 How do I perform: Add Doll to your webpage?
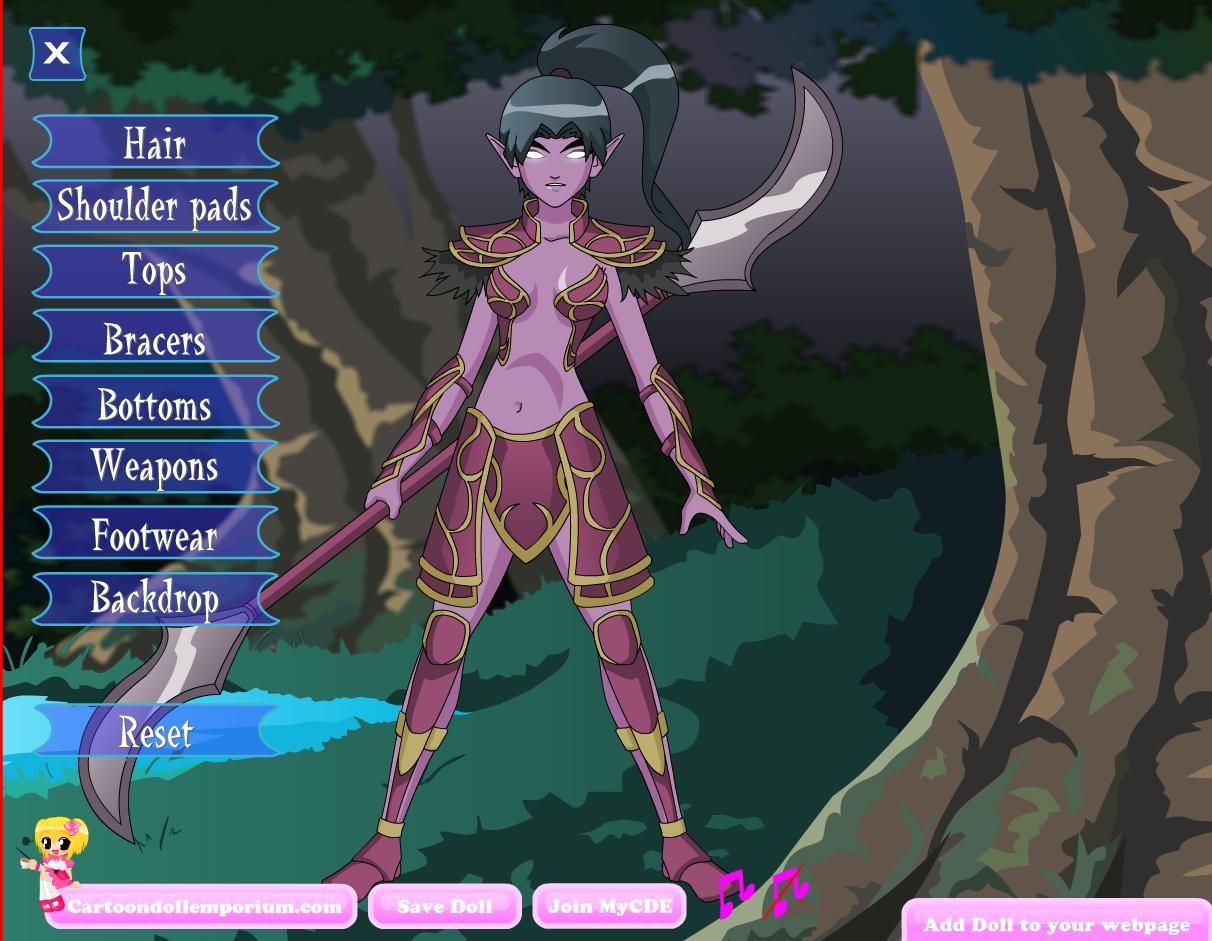coord(1056,924)
